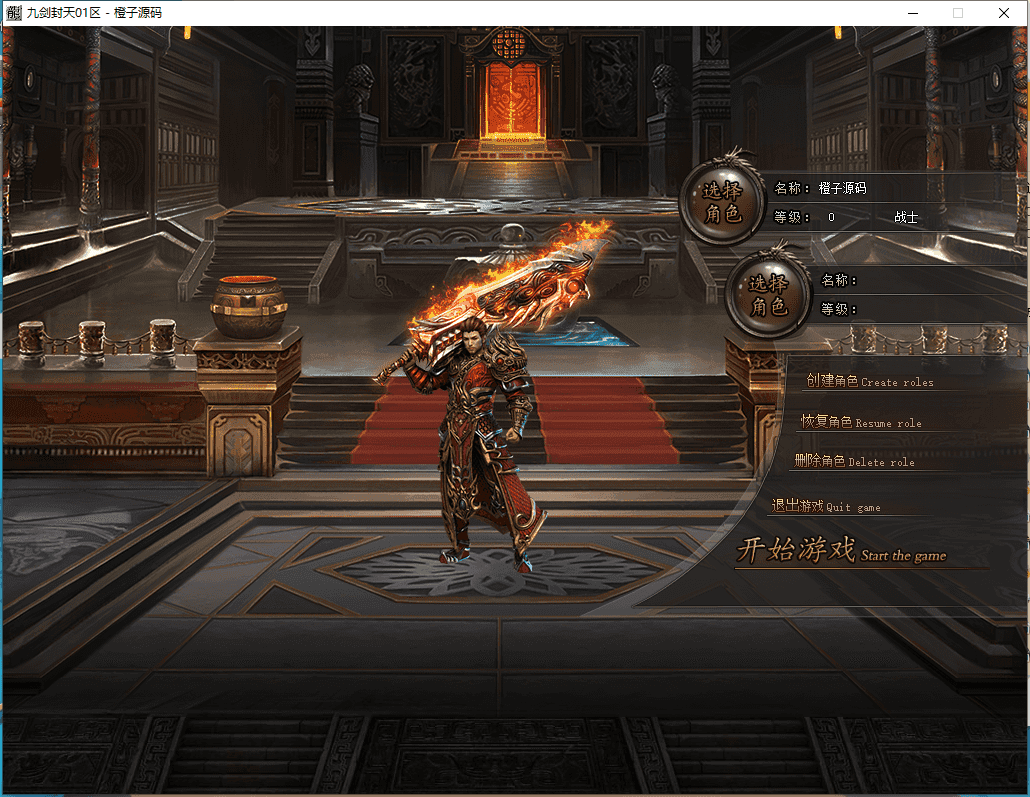Select Delete role (删除角色)
1030x797 pixels.
coord(854,461)
